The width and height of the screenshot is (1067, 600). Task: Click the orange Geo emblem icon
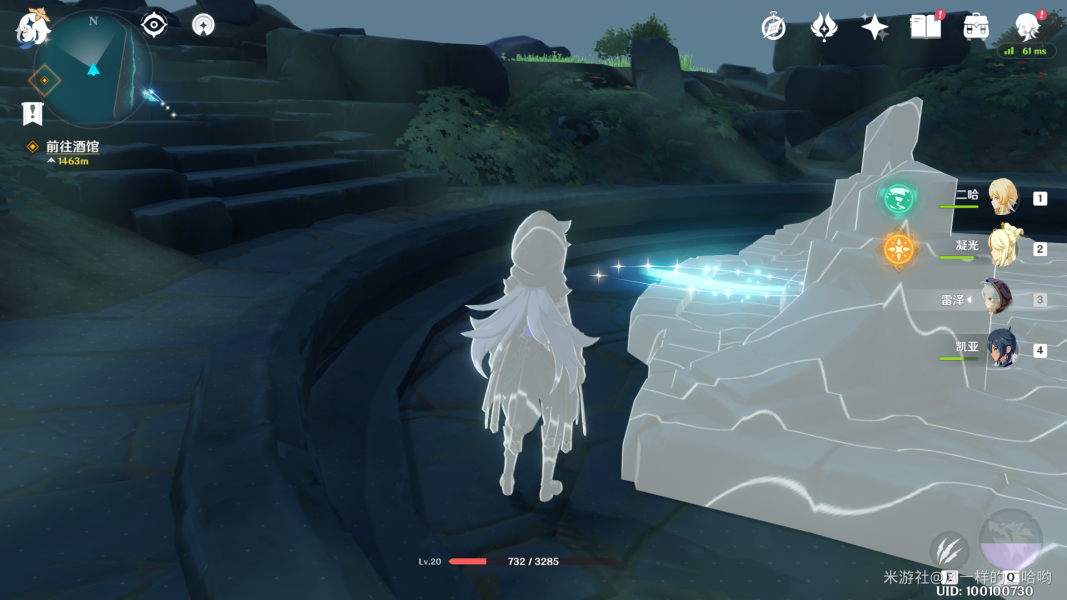click(x=898, y=249)
